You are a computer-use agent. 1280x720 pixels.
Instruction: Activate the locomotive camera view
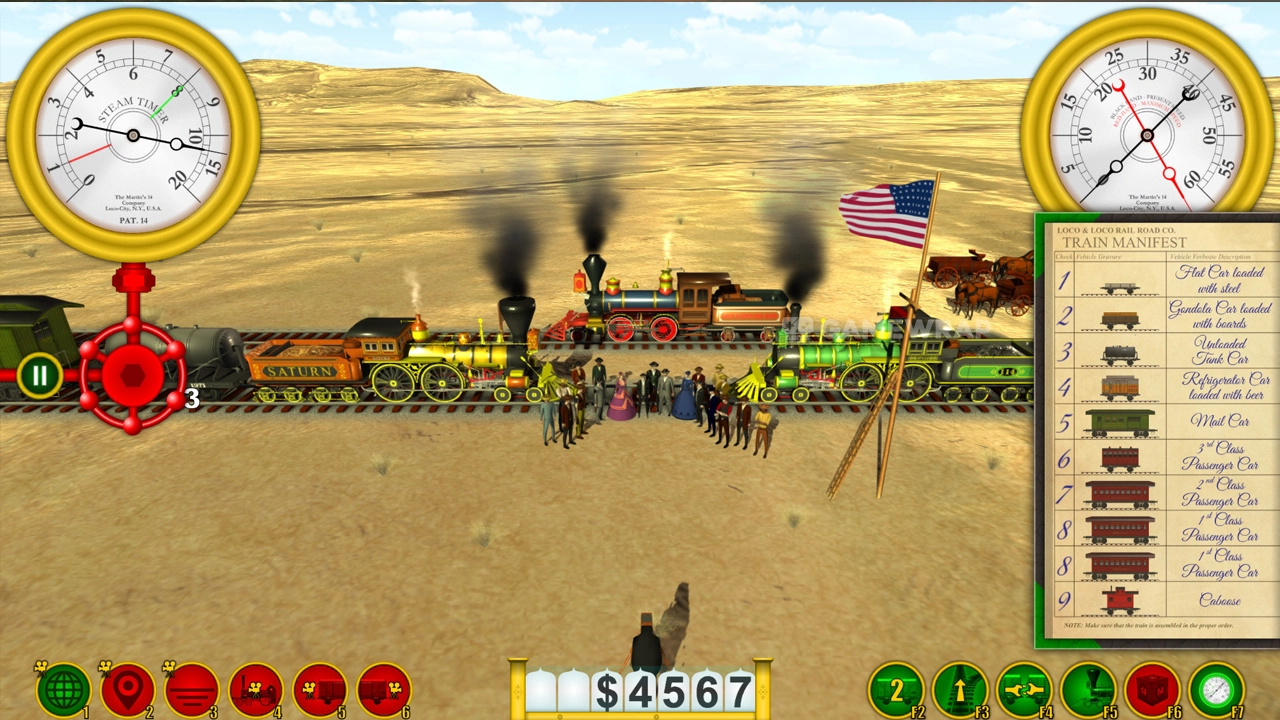tap(256, 690)
